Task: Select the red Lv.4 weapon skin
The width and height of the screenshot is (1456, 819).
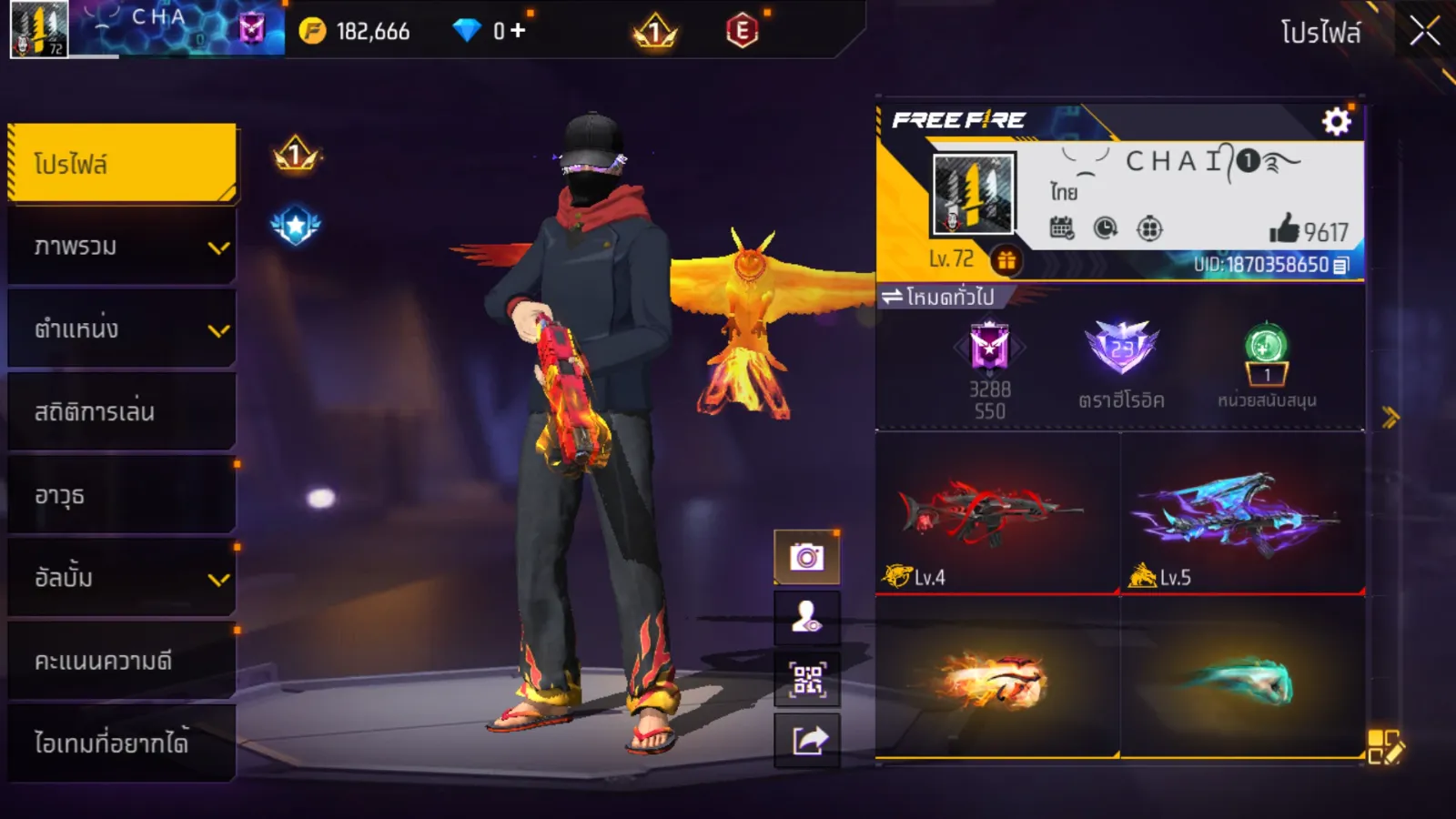Action: click(997, 514)
